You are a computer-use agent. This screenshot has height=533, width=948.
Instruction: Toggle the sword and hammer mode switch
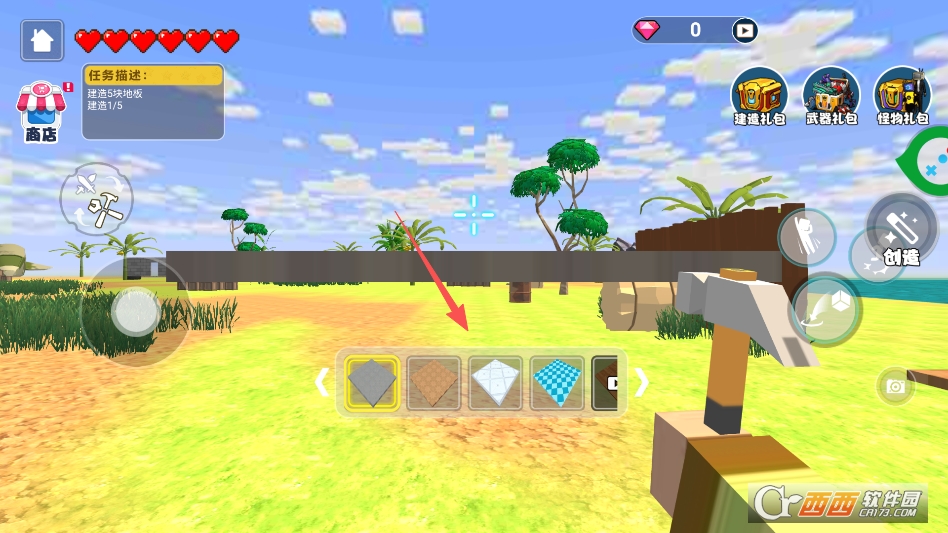click(96, 198)
